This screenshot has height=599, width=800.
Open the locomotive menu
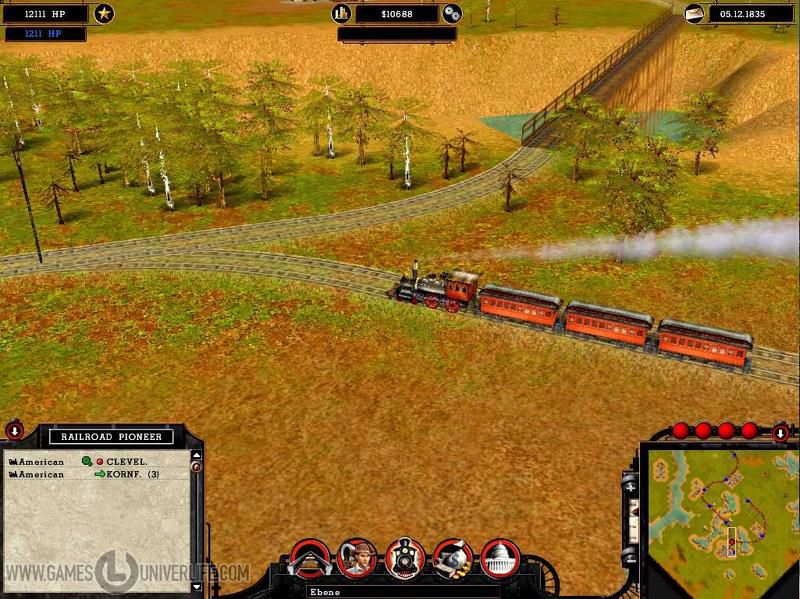405,558
